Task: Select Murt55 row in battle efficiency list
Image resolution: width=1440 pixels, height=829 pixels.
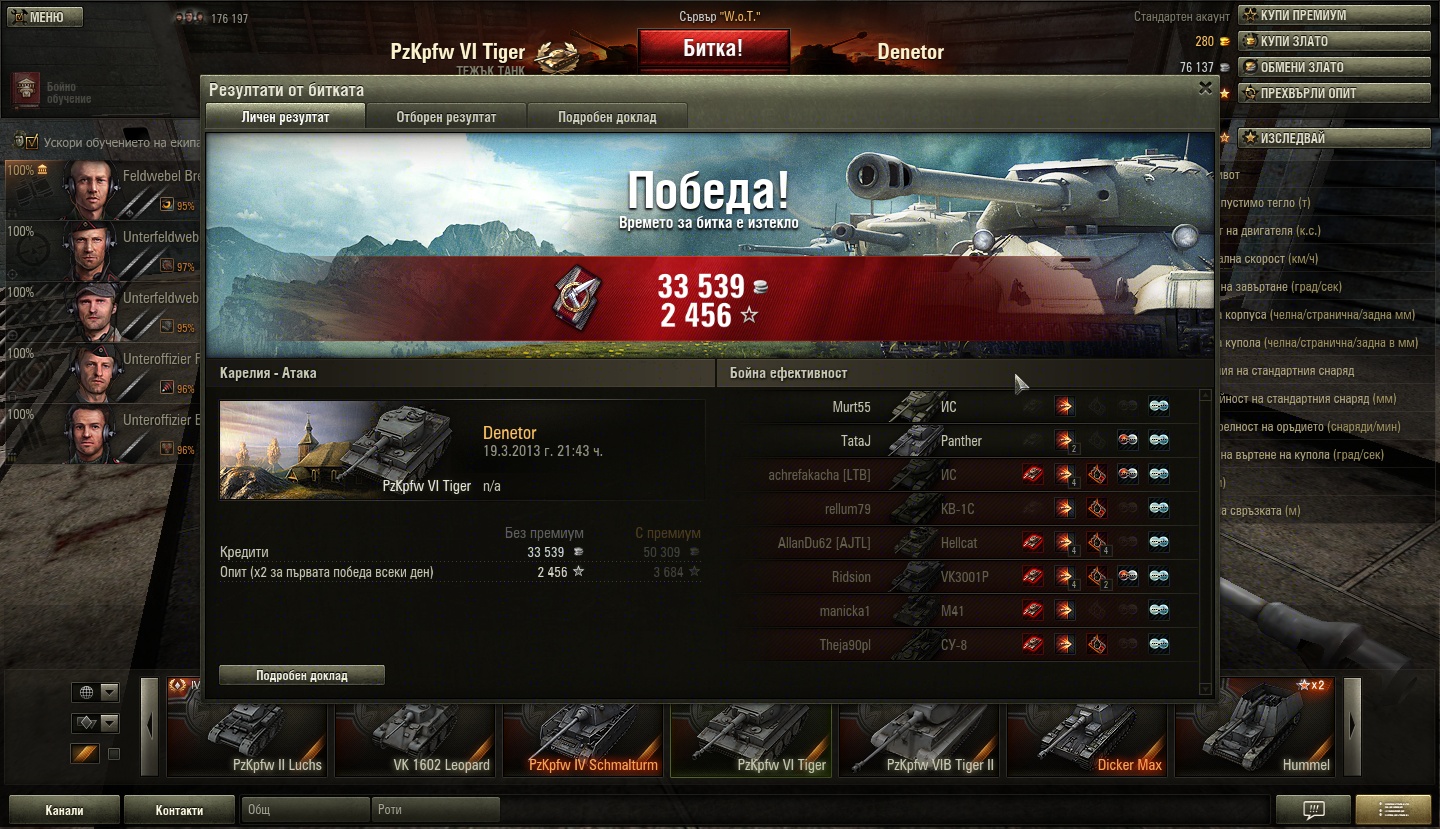Action: tap(852, 407)
